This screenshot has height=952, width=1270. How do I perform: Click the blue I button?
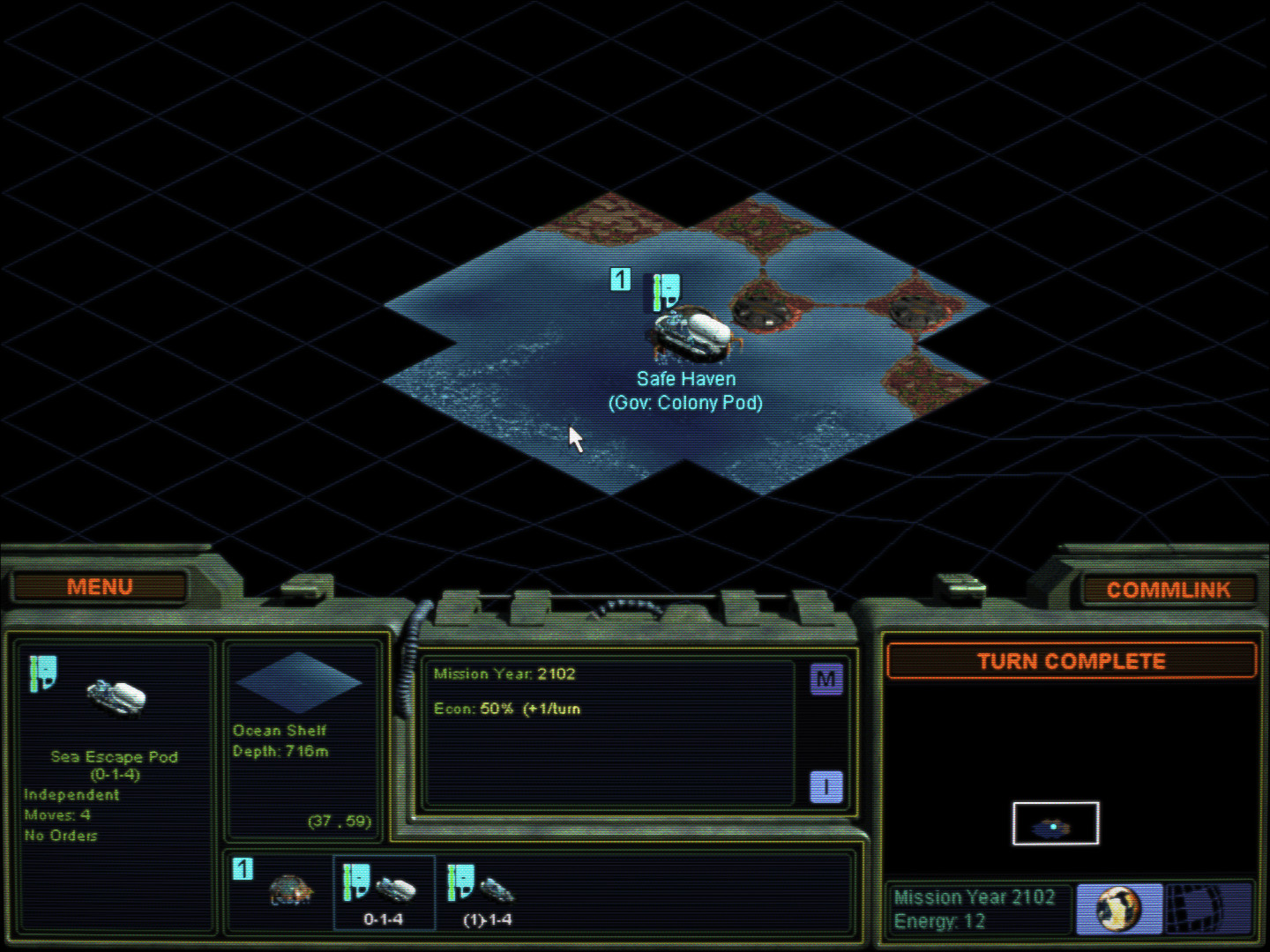tap(826, 787)
